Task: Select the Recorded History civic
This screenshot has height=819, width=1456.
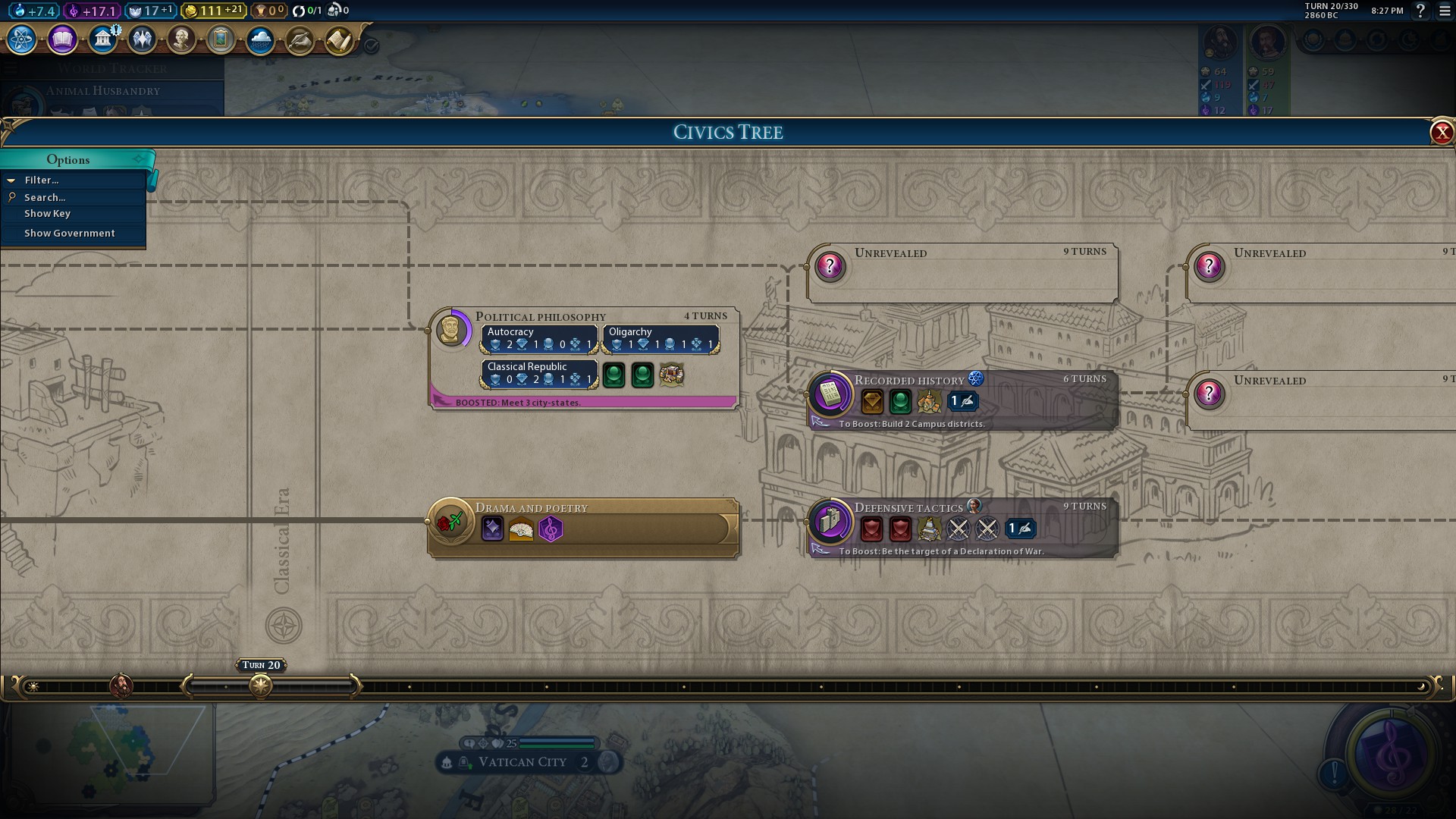Action: pyautogui.click(x=908, y=381)
